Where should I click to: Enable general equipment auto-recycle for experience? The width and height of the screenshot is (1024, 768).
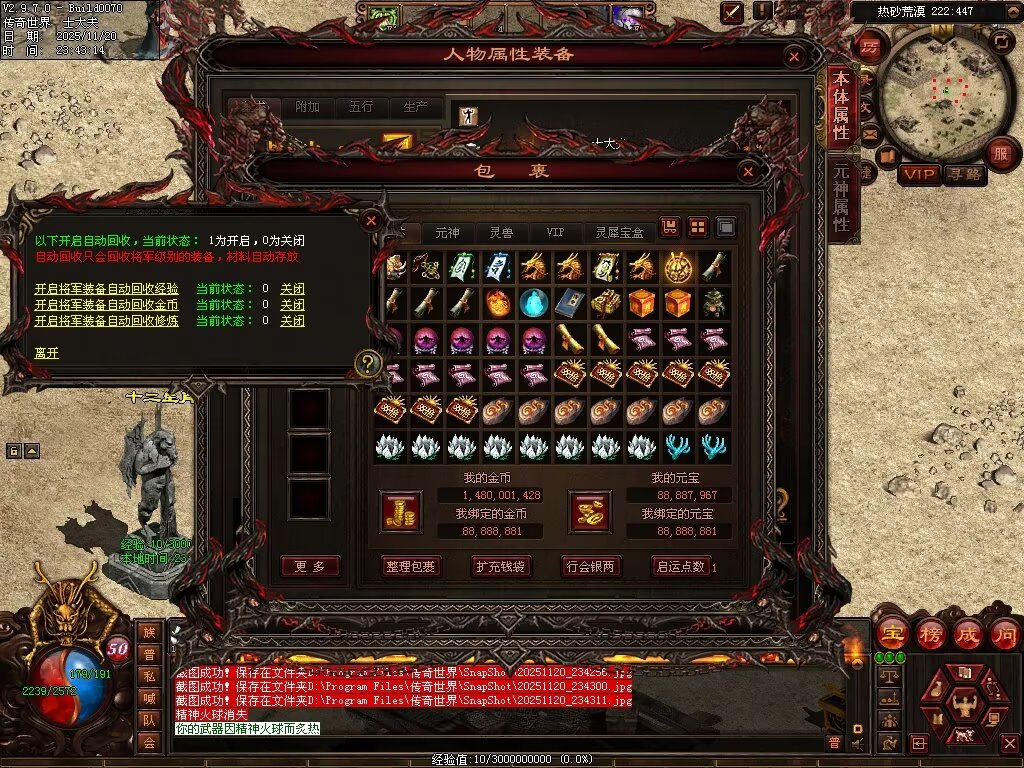pos(106,289)
